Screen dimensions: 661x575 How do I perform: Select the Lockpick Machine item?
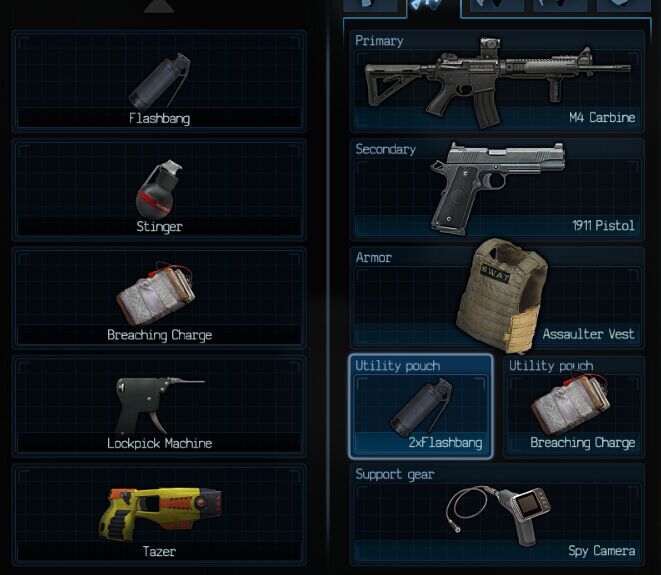coord(159,406)
